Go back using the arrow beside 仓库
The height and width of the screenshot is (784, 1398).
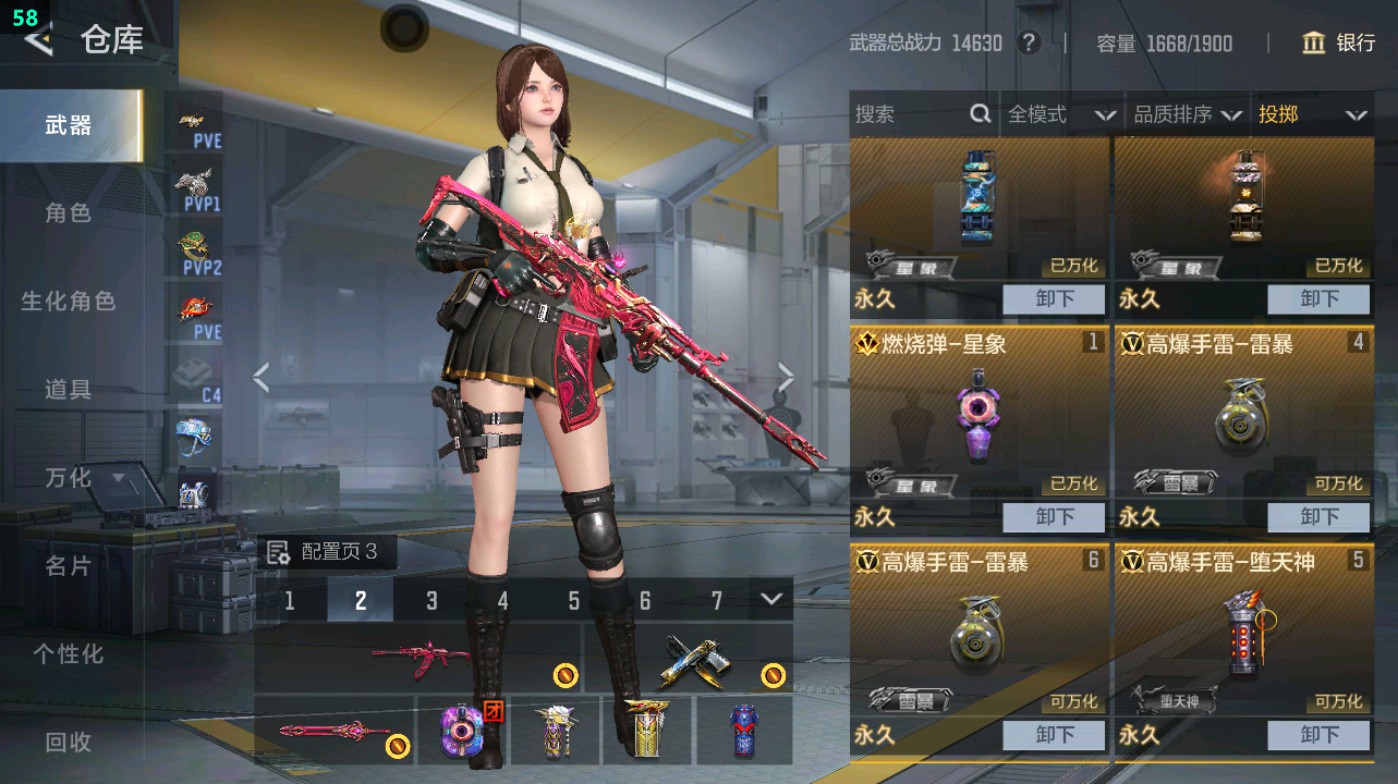pos(38,40)
